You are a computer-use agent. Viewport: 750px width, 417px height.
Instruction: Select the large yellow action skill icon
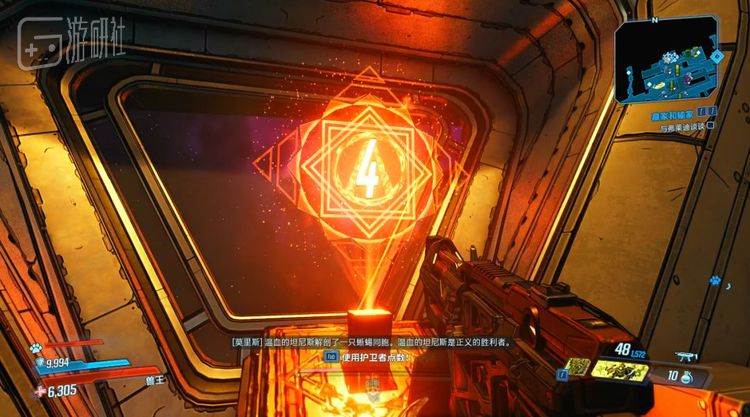[x=620, y=369]
